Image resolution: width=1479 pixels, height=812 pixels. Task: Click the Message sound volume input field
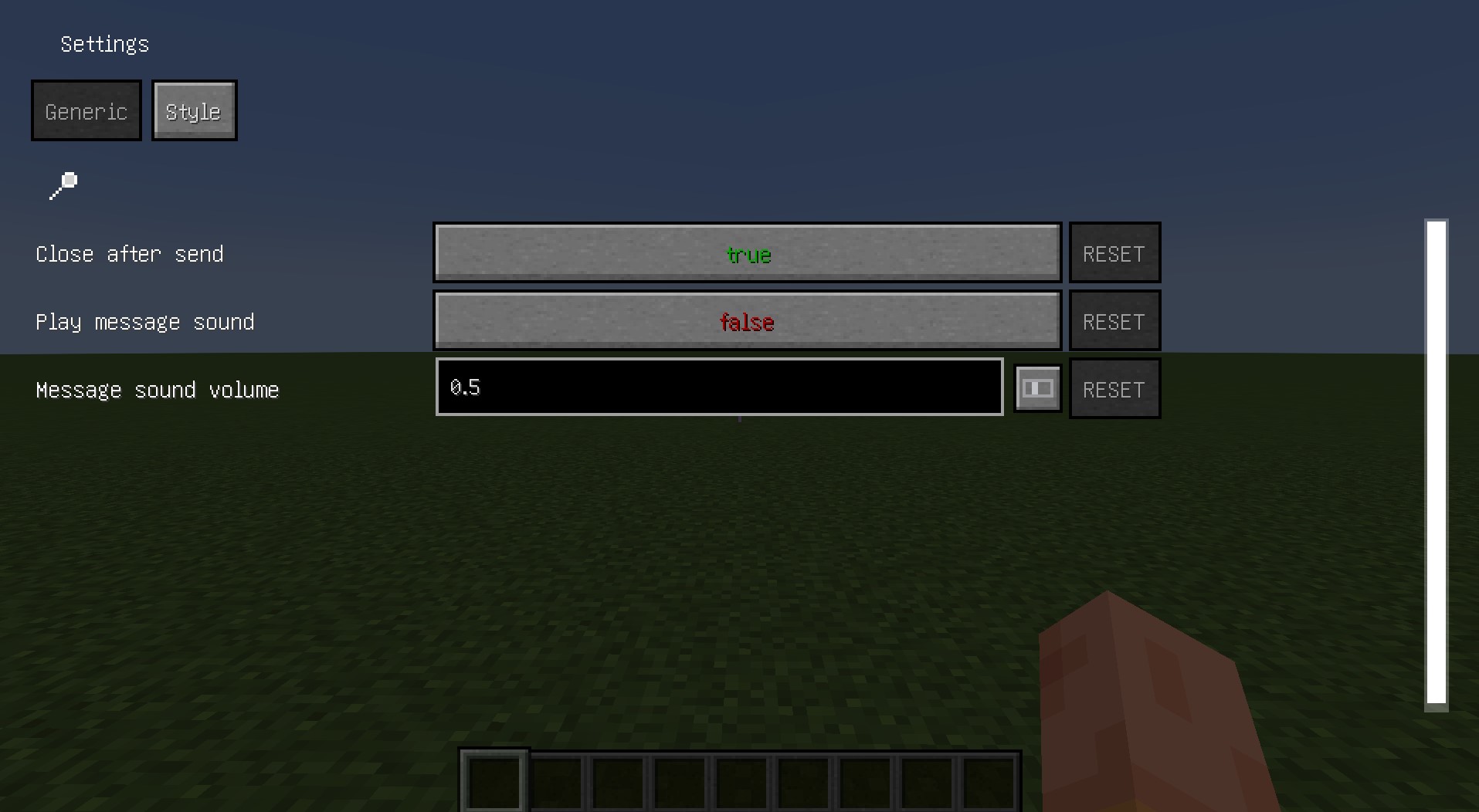[x=718, y=387]
